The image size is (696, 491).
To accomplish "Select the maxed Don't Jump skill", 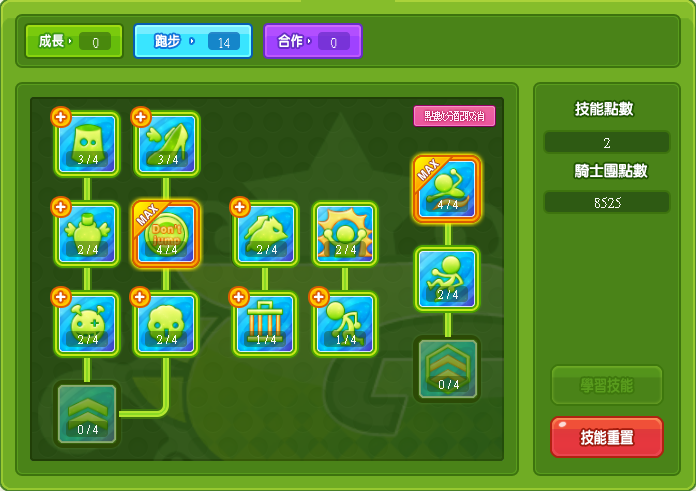I will click(166, 234).
